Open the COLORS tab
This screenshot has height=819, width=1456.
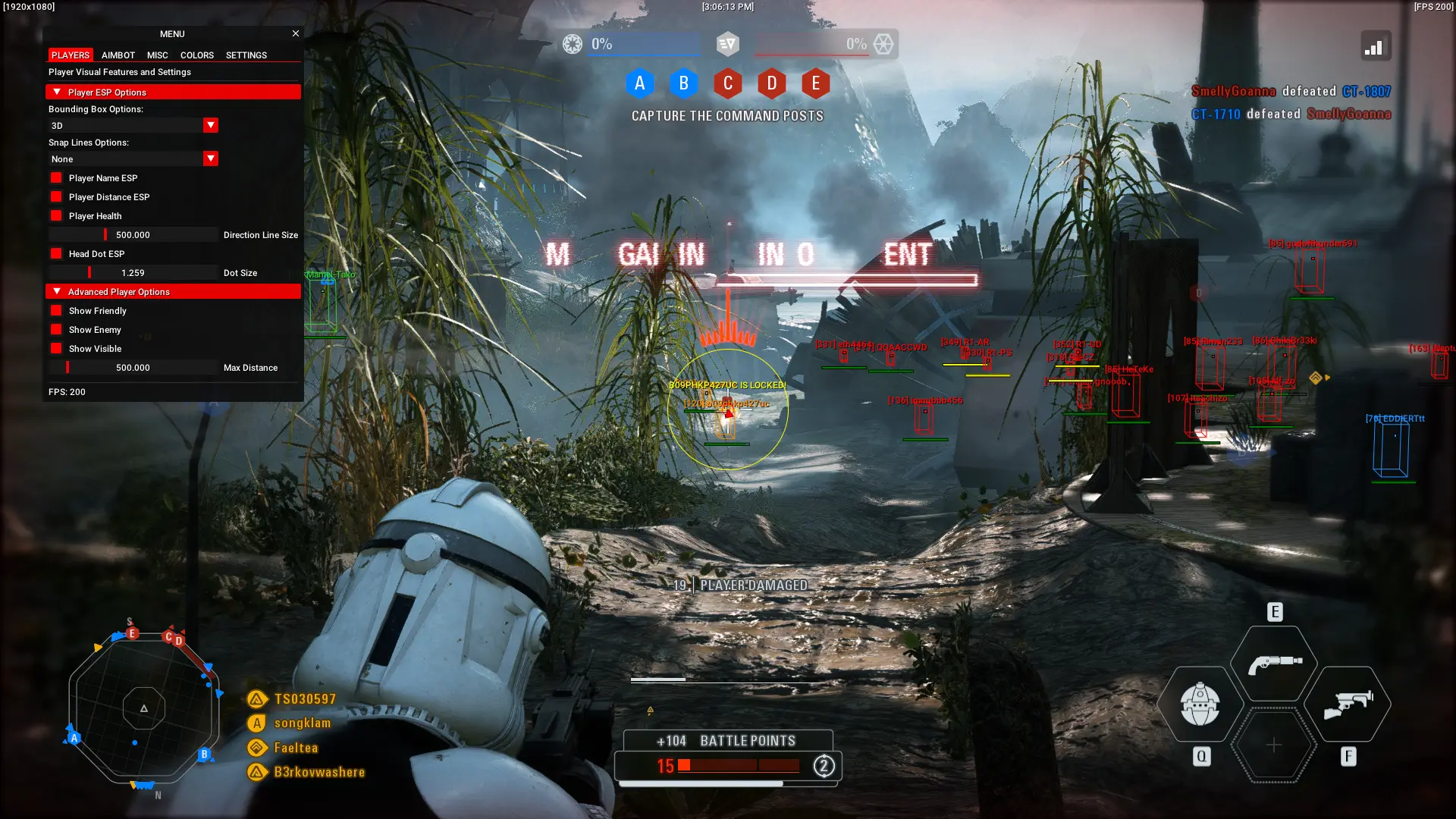(x=196, y=55)
